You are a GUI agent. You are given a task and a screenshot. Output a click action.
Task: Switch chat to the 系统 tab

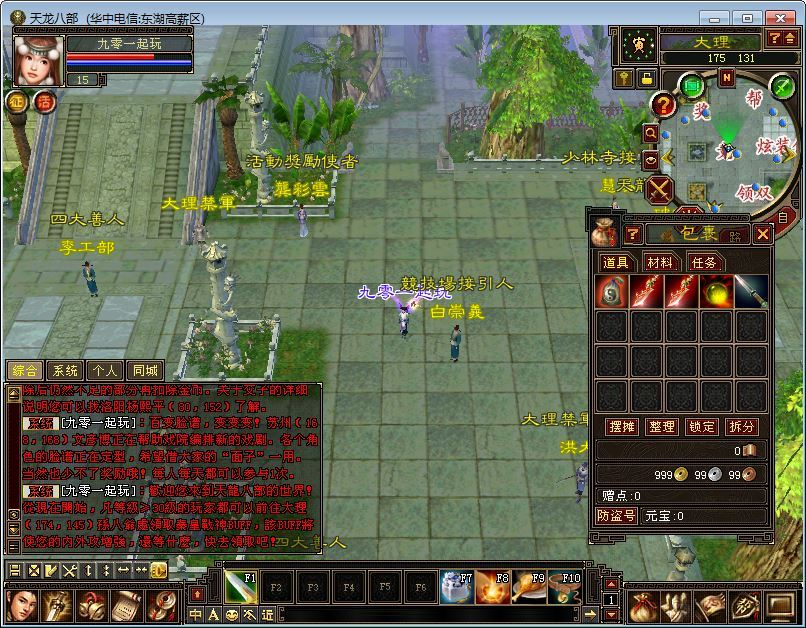click(x=65, y=370)
